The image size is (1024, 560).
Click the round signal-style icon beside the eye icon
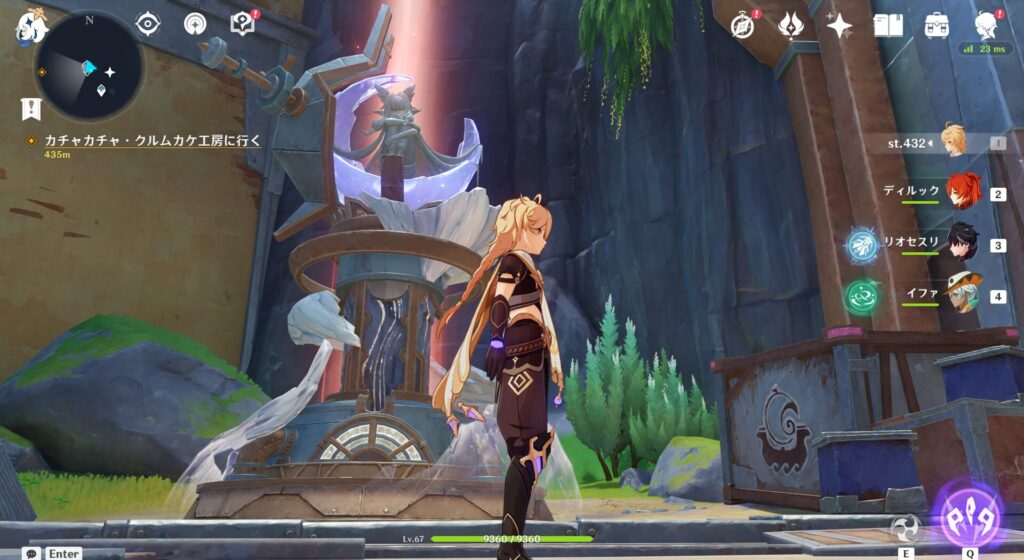point(196,23)
